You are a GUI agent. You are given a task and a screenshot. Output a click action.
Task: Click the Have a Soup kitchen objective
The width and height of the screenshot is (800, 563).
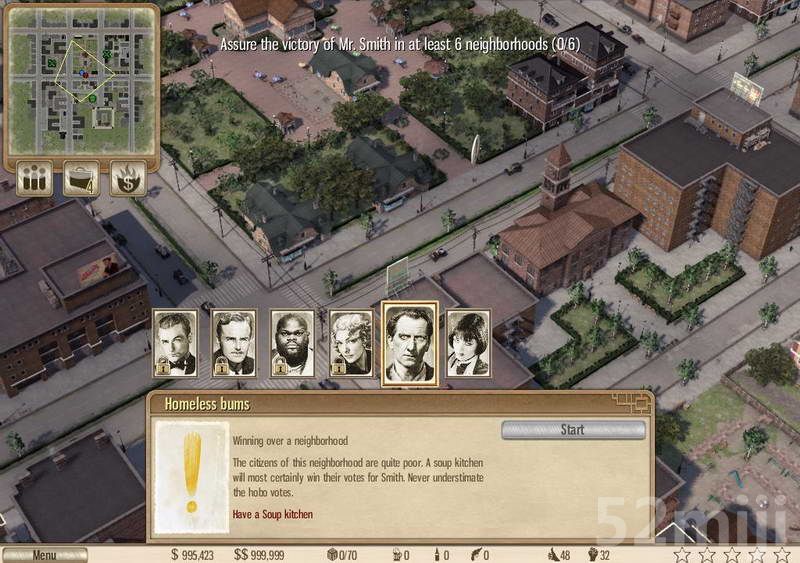click(272, 515)
